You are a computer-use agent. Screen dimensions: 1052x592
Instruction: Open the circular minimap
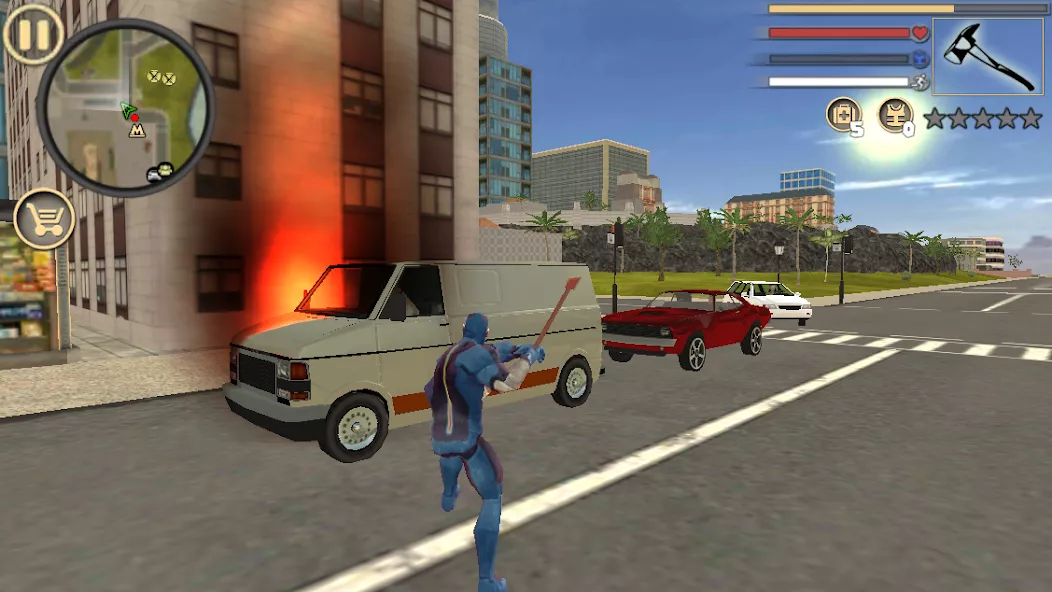coord(125,108)
